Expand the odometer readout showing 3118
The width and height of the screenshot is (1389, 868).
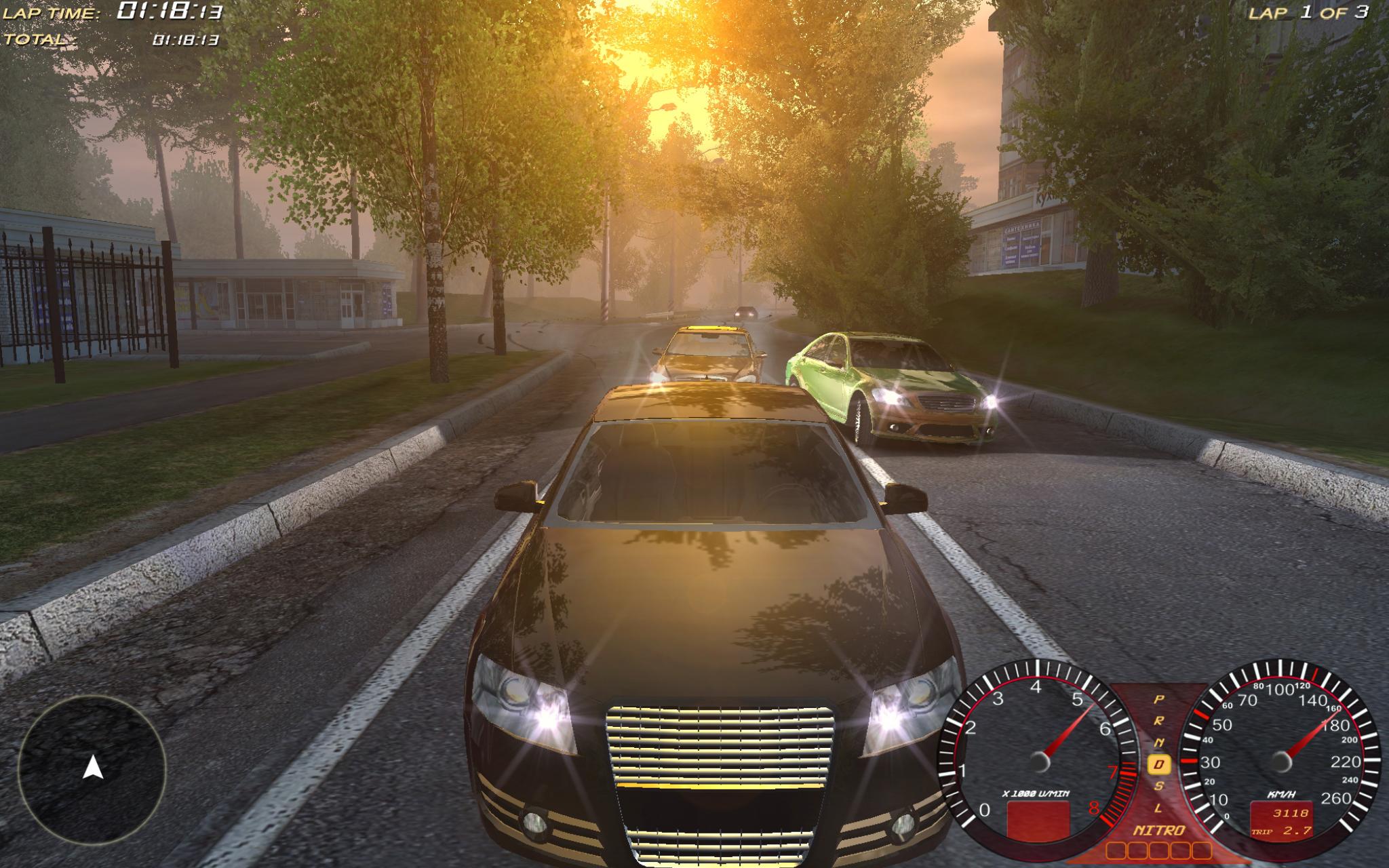pyautogui.click(x=1291, y=813)
